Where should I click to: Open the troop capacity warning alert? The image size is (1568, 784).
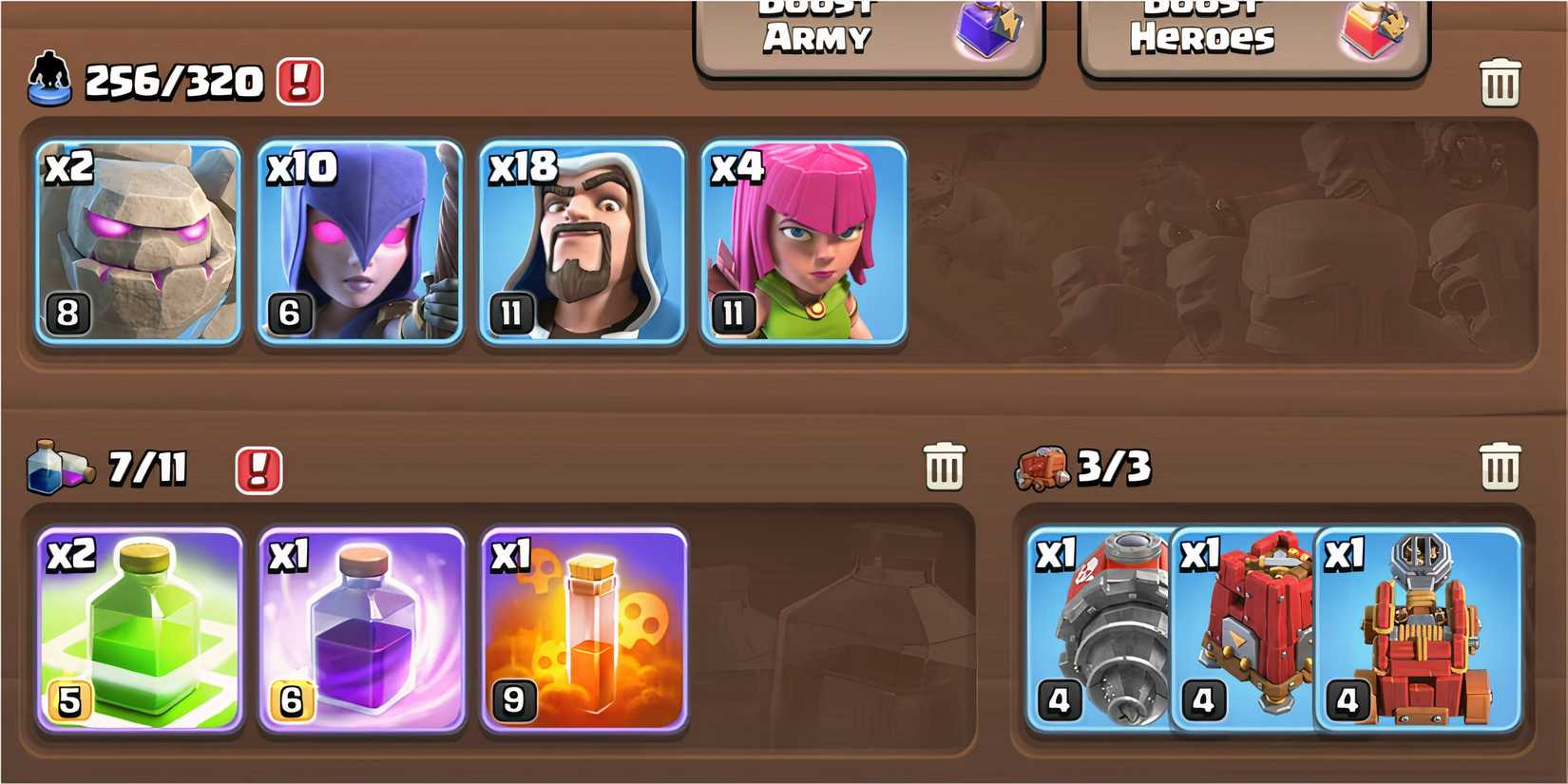coord(297,82)
